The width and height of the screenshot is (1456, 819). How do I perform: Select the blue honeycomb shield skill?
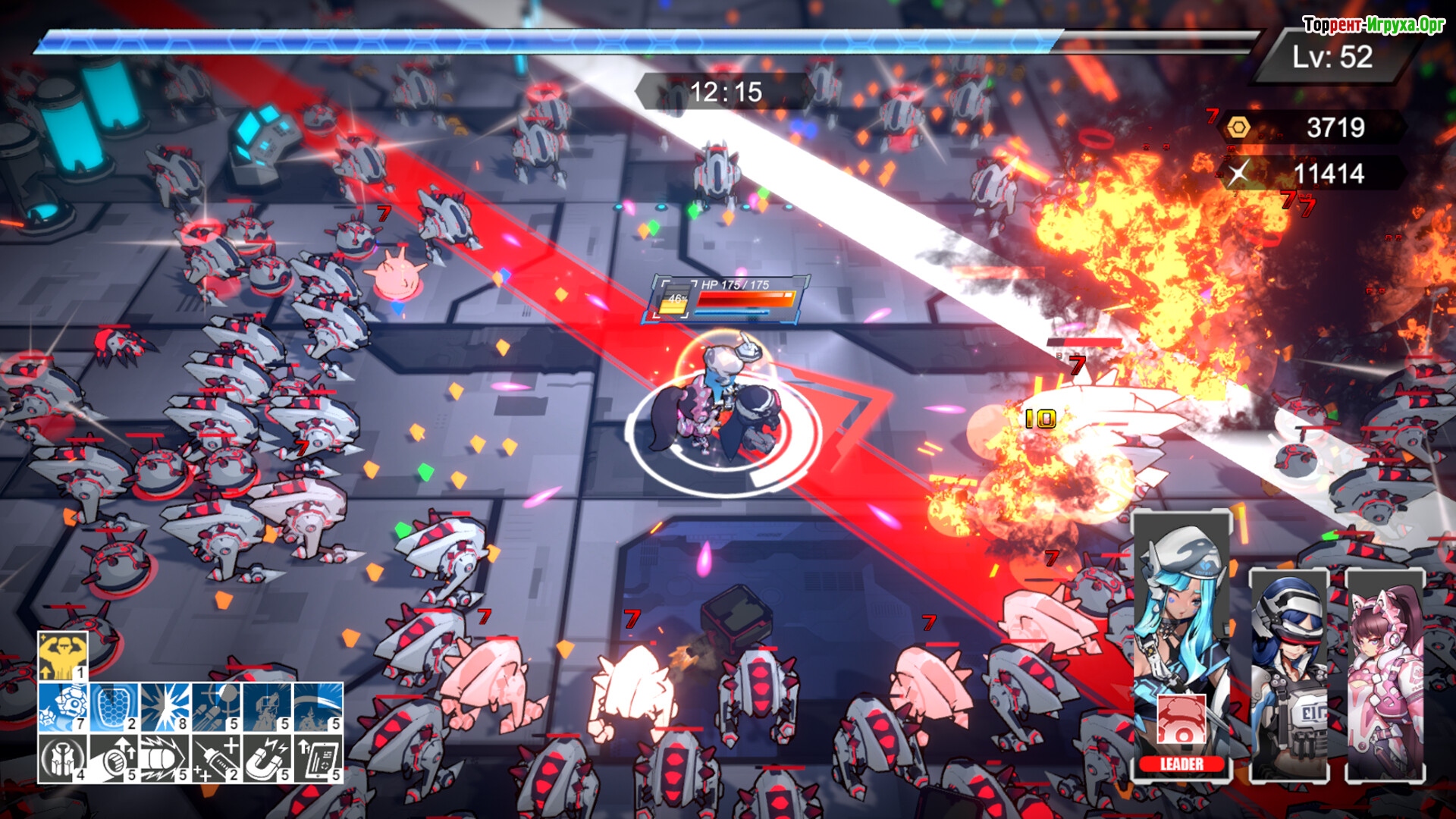coord(114,707)
